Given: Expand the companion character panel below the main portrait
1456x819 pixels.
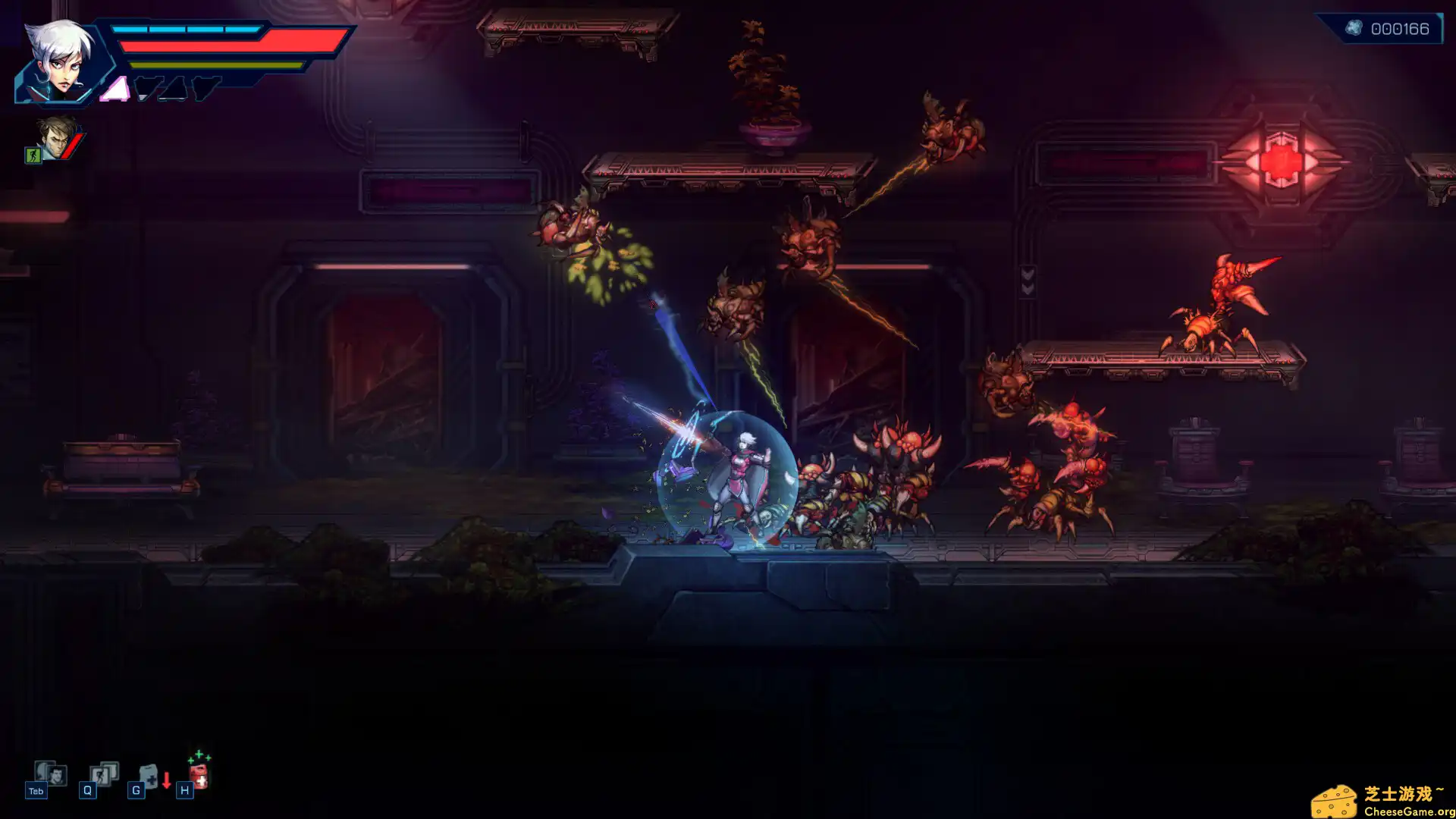Looking at the screenshot, I should click(x=55, y=138).
